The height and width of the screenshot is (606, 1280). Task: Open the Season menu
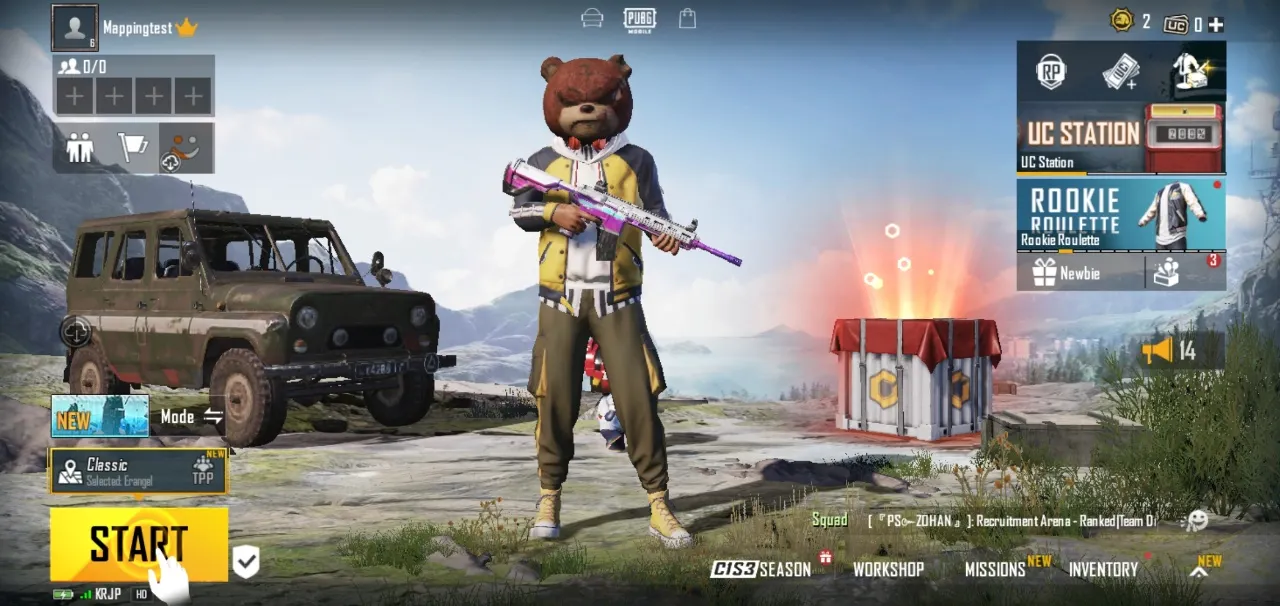click(761, 569)
